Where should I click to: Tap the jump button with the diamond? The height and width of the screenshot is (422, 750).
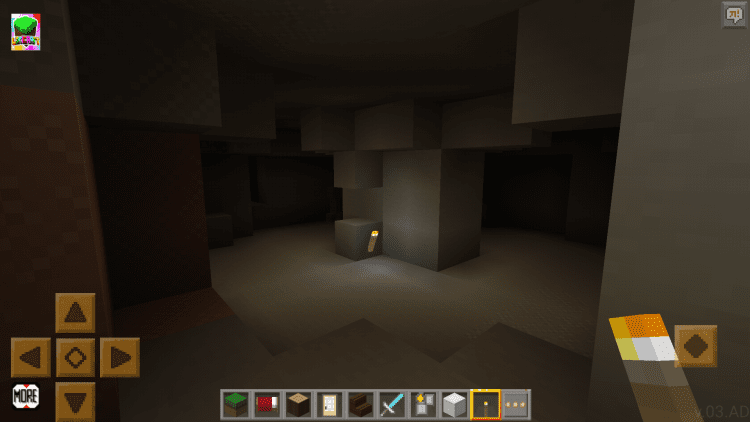pos(695,346)
